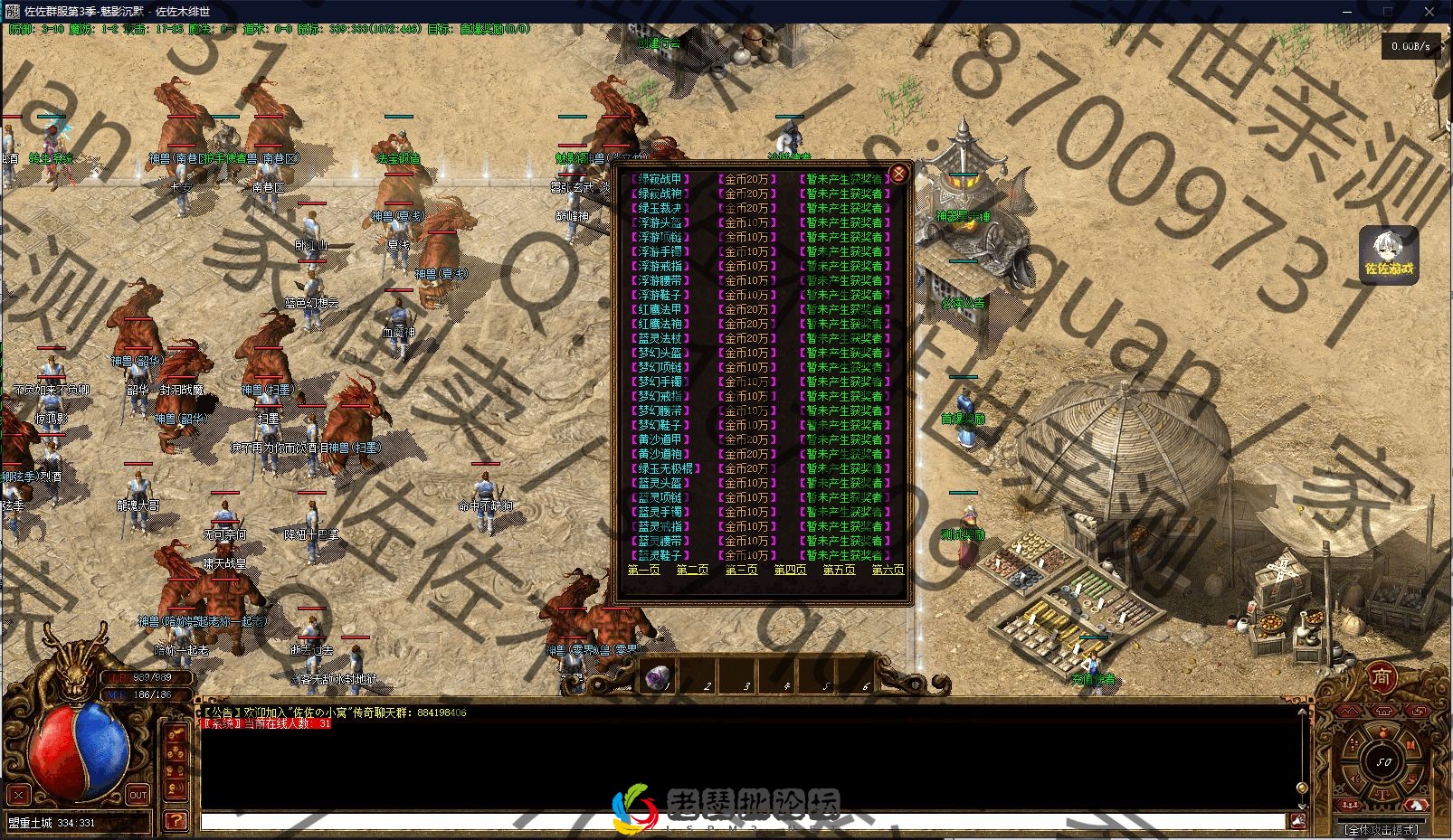Screen dimensions: 1453x840
Task: Close the reward list panel
Action: [x=897, y=174]
